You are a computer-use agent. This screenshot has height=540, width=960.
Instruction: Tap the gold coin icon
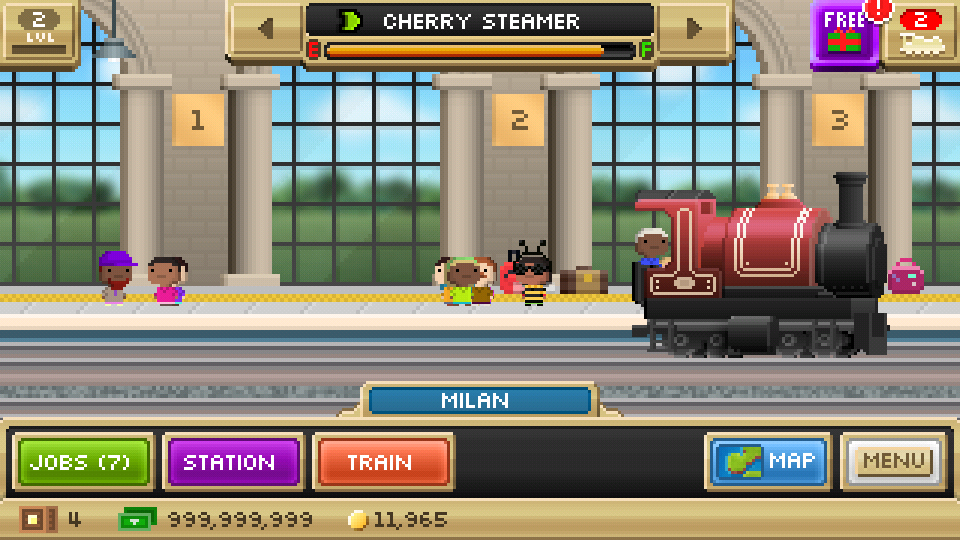(358, 520)
